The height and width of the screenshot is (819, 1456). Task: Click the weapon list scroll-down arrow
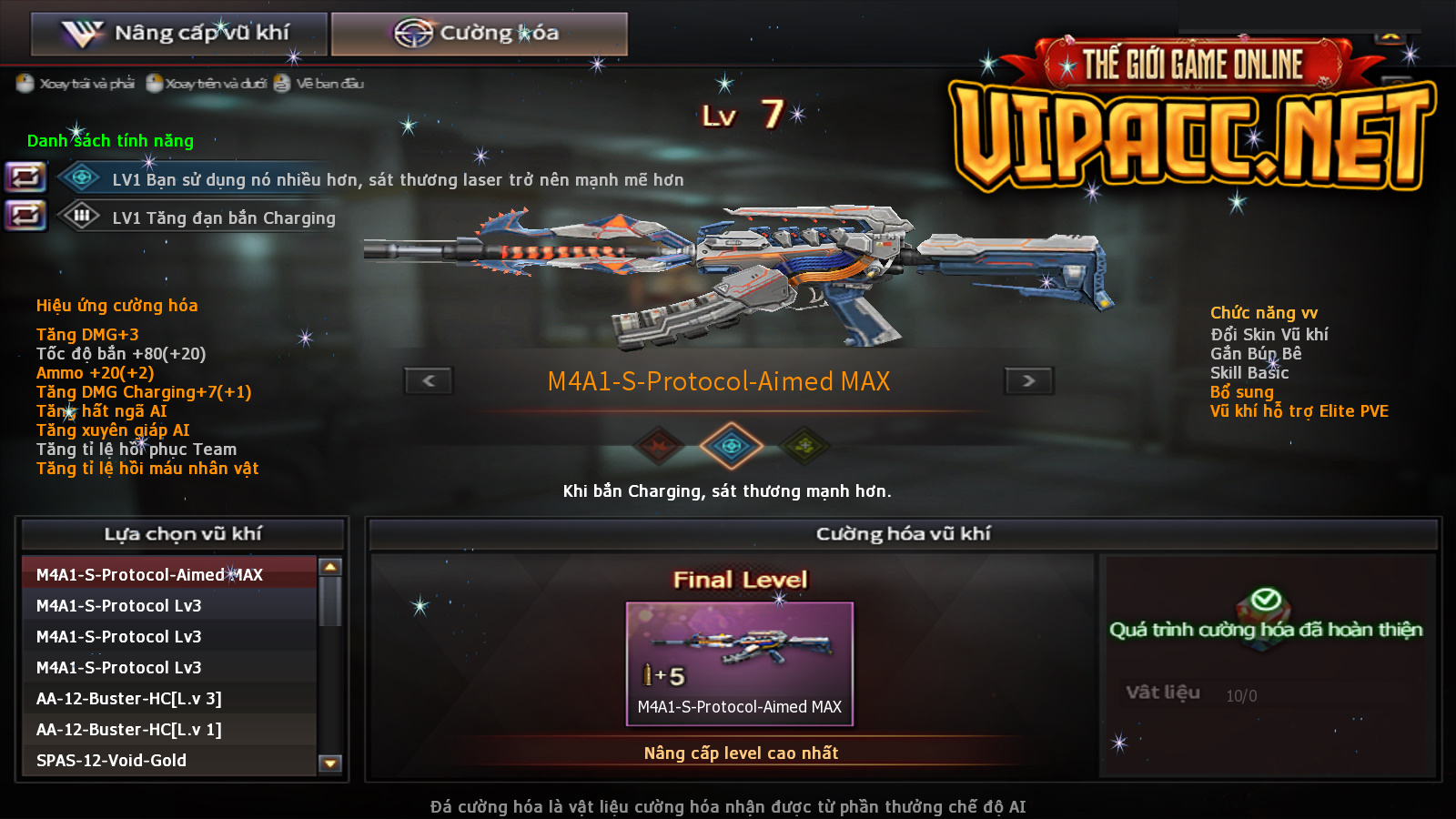pos(330,763)
